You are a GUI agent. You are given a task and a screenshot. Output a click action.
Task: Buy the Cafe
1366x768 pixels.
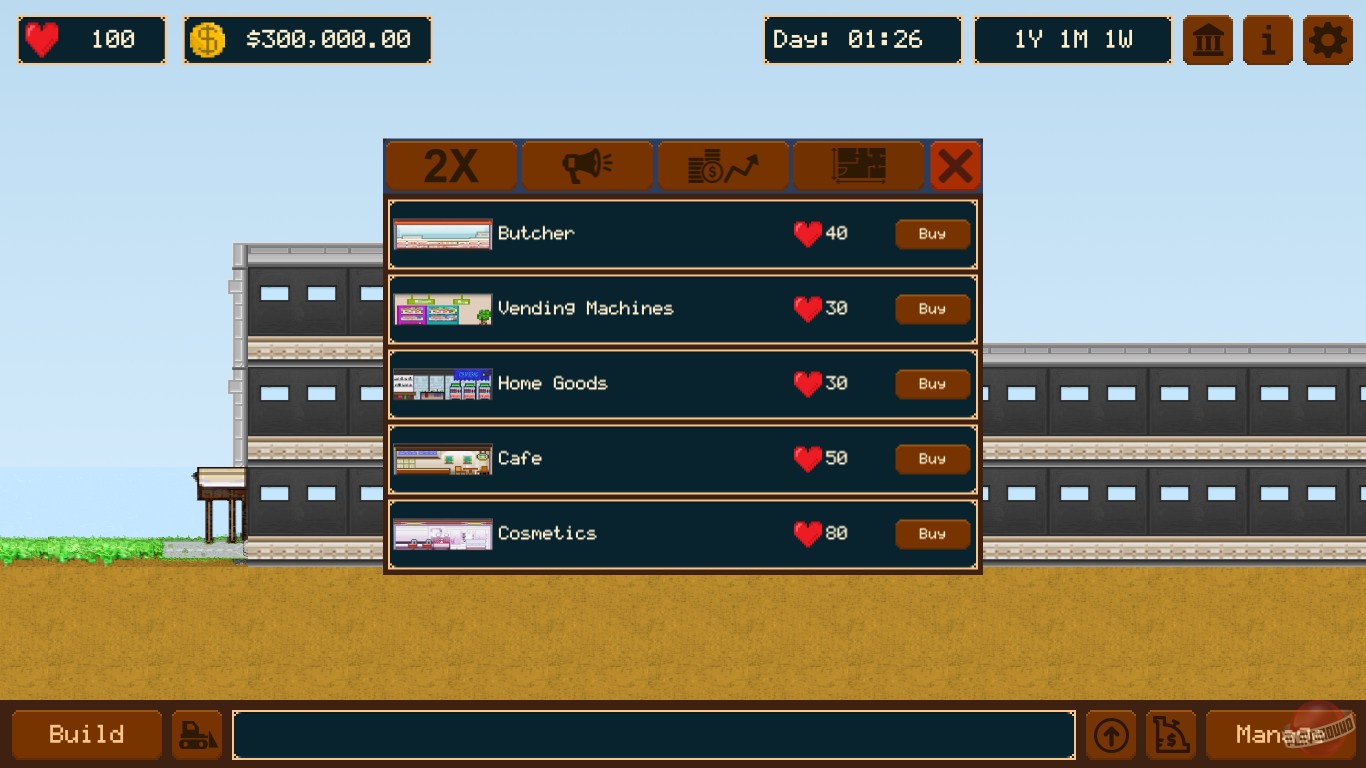click(931, 458)
